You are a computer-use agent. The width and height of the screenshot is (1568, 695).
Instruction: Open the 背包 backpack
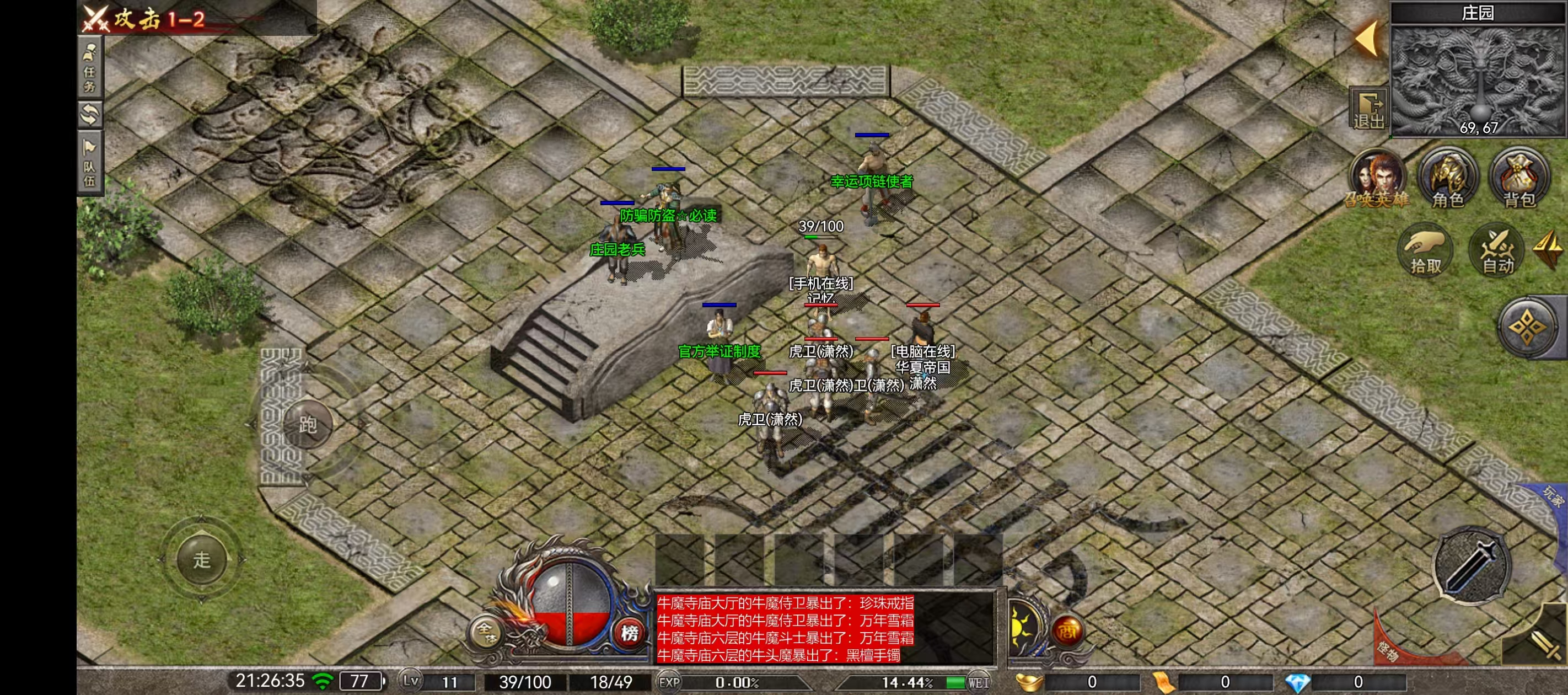tap(1519, 179)
